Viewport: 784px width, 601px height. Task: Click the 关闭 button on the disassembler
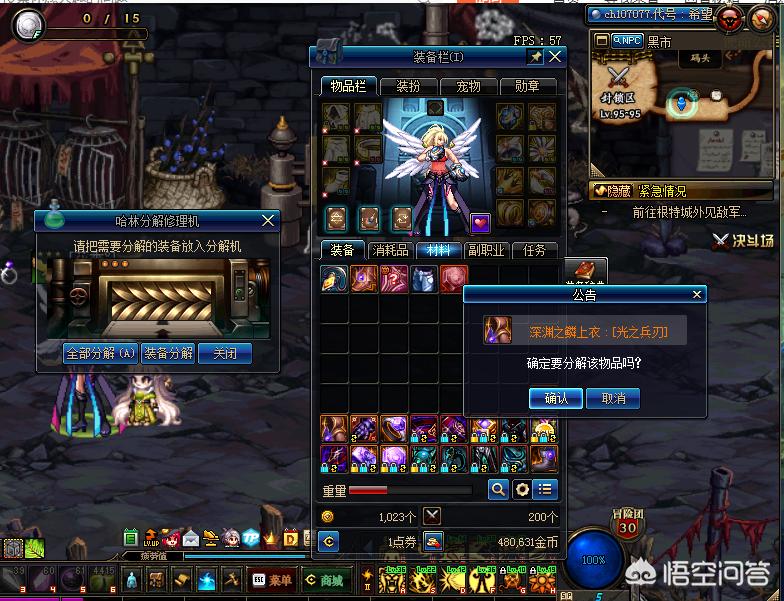coord(224,353)
